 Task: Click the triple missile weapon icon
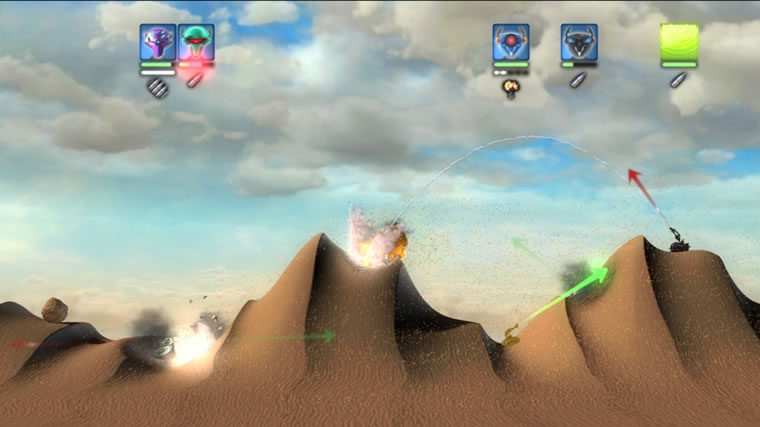(156, 87)
